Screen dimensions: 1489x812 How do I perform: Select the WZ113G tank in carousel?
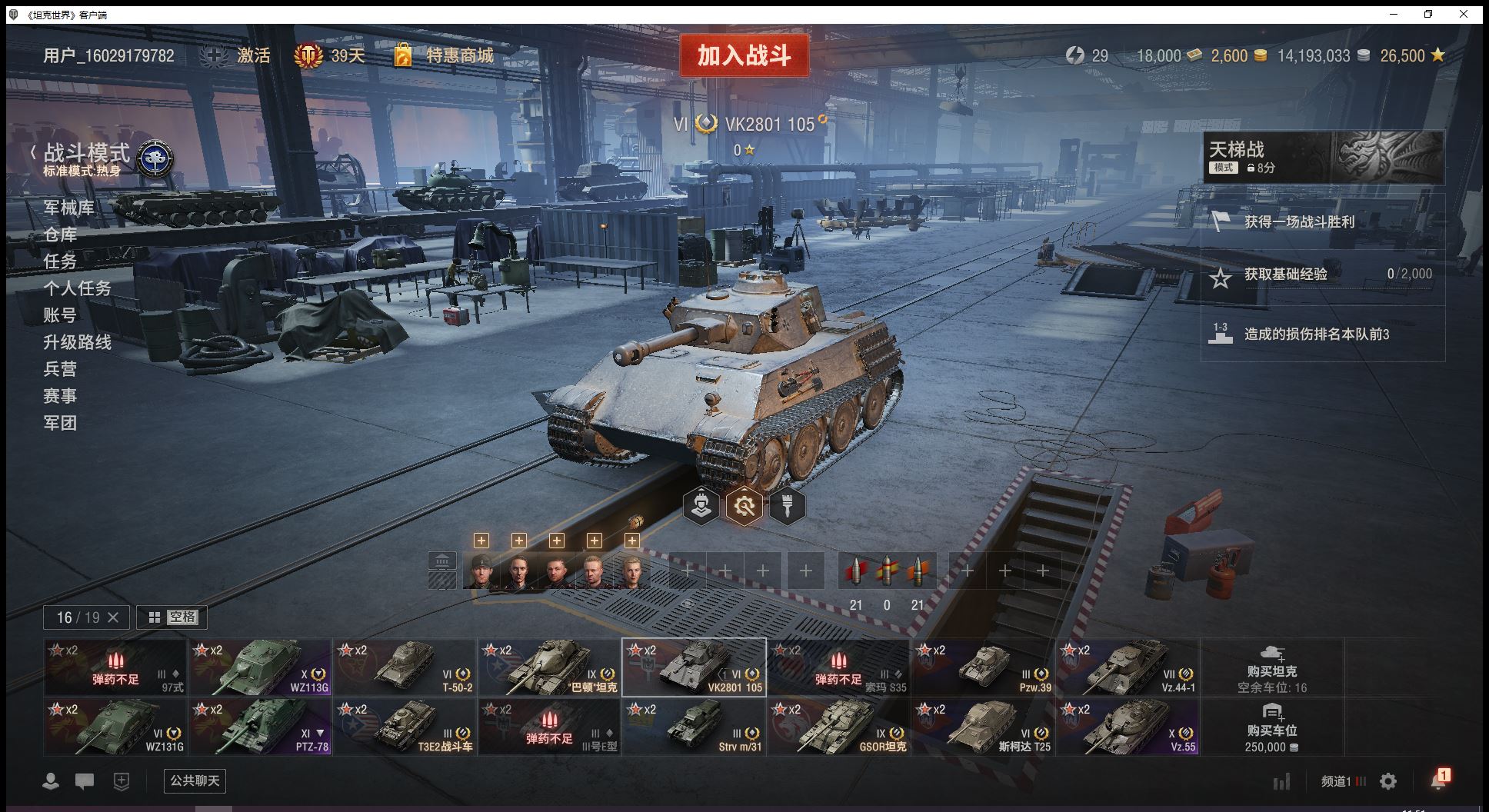(x=261, y=667)
